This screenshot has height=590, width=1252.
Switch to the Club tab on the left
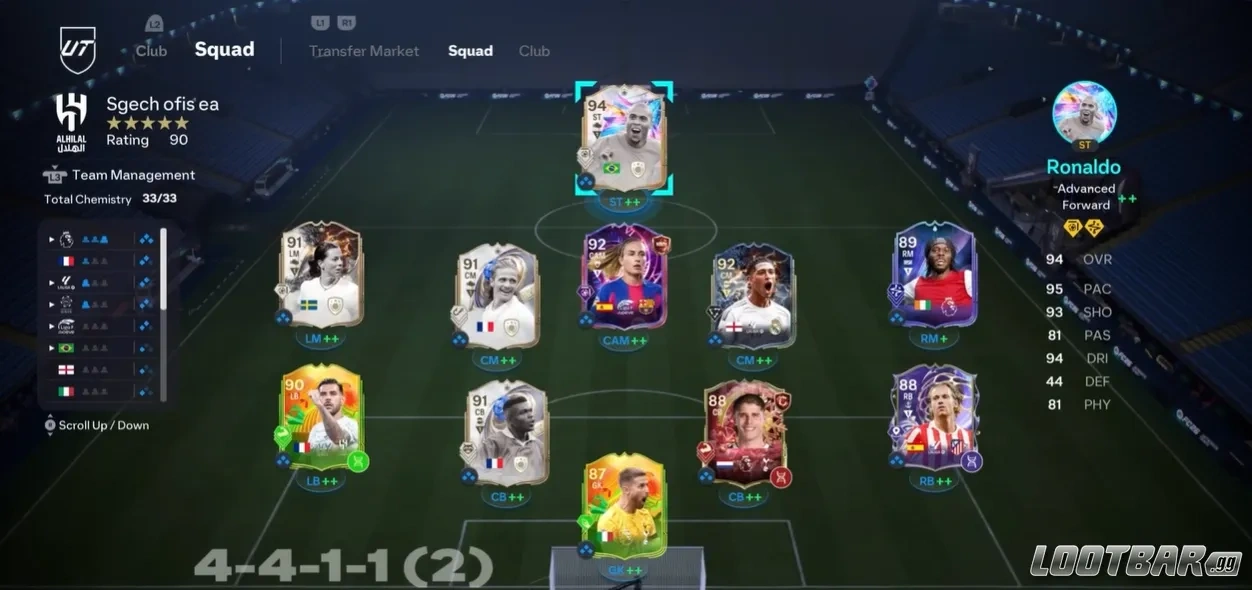pos(151,51)
